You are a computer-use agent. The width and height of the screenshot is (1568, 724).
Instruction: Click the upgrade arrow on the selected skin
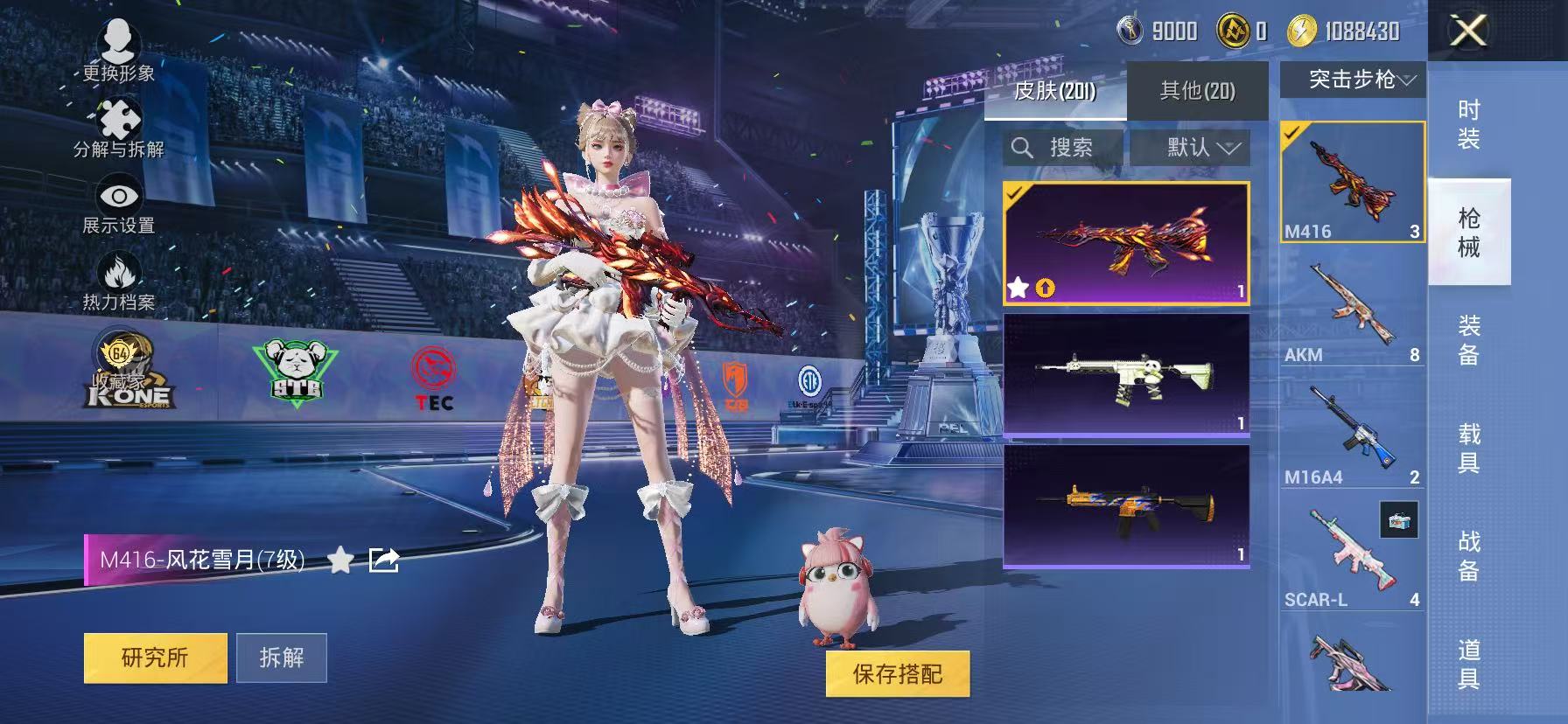coord(1046,288)
